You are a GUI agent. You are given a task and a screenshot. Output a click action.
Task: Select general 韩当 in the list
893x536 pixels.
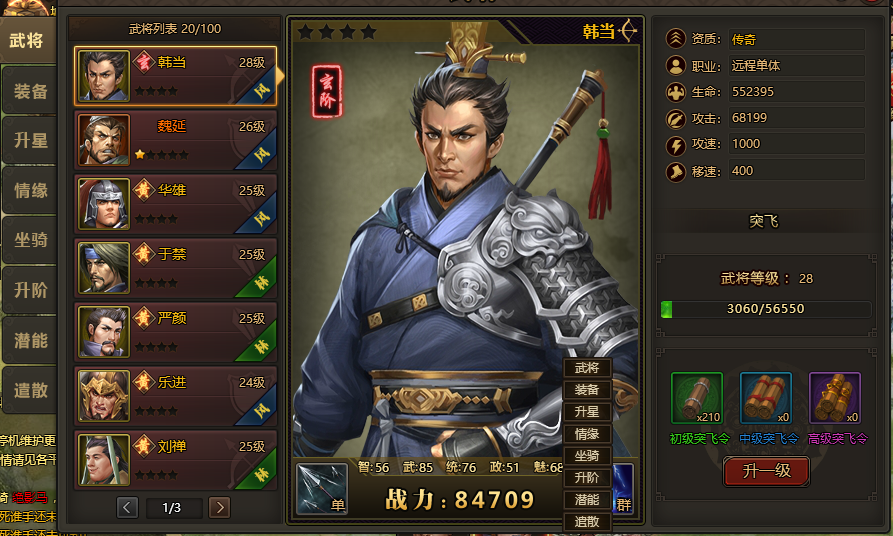(175, 76)
